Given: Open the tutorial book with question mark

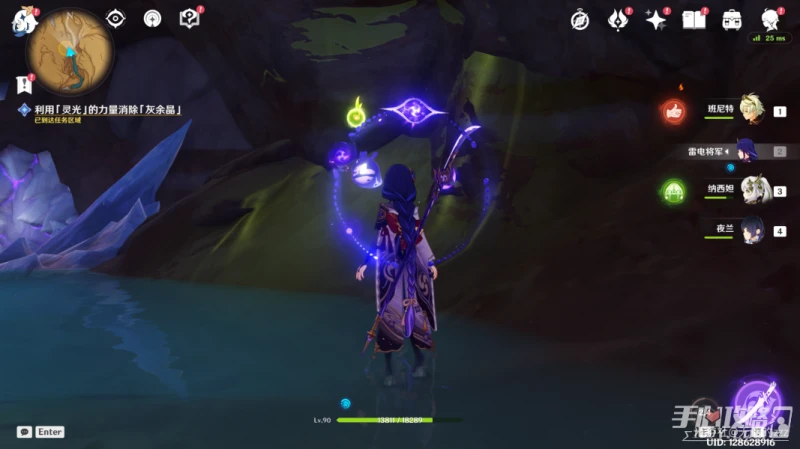Looking at the screenshot, I should [x=189, y=18].
